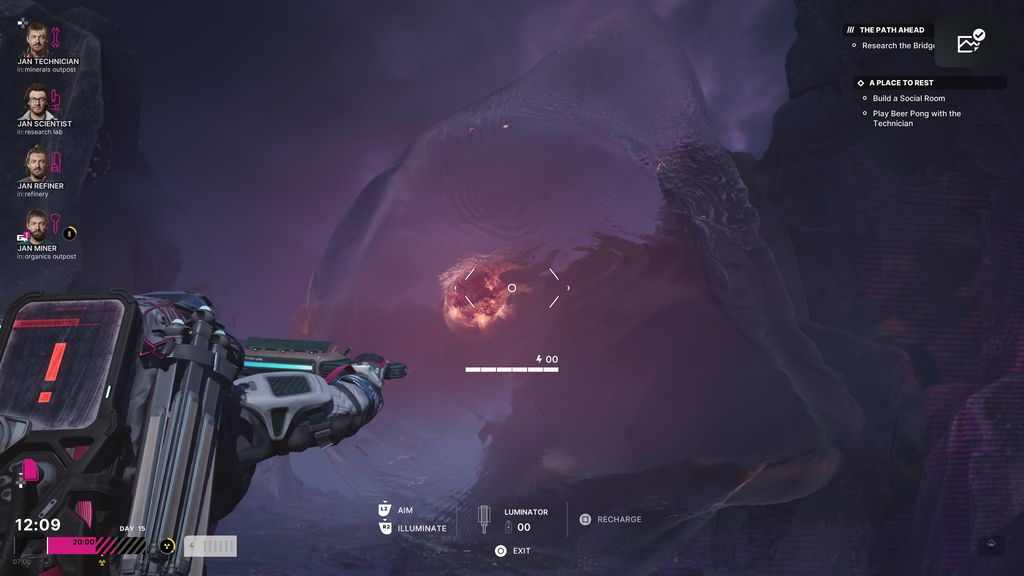The height and width of the screenshot is (576, 1024).
Task: Select the Jan Technician portrait
Action: [x=37, y=39]
